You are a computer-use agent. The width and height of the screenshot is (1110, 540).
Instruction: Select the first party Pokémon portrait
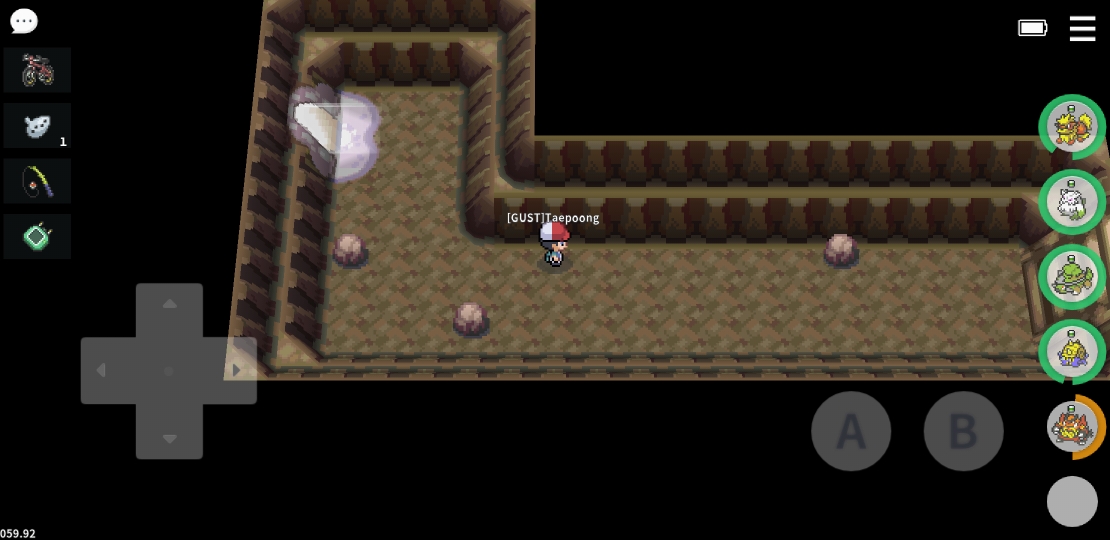coord(1072,127)
